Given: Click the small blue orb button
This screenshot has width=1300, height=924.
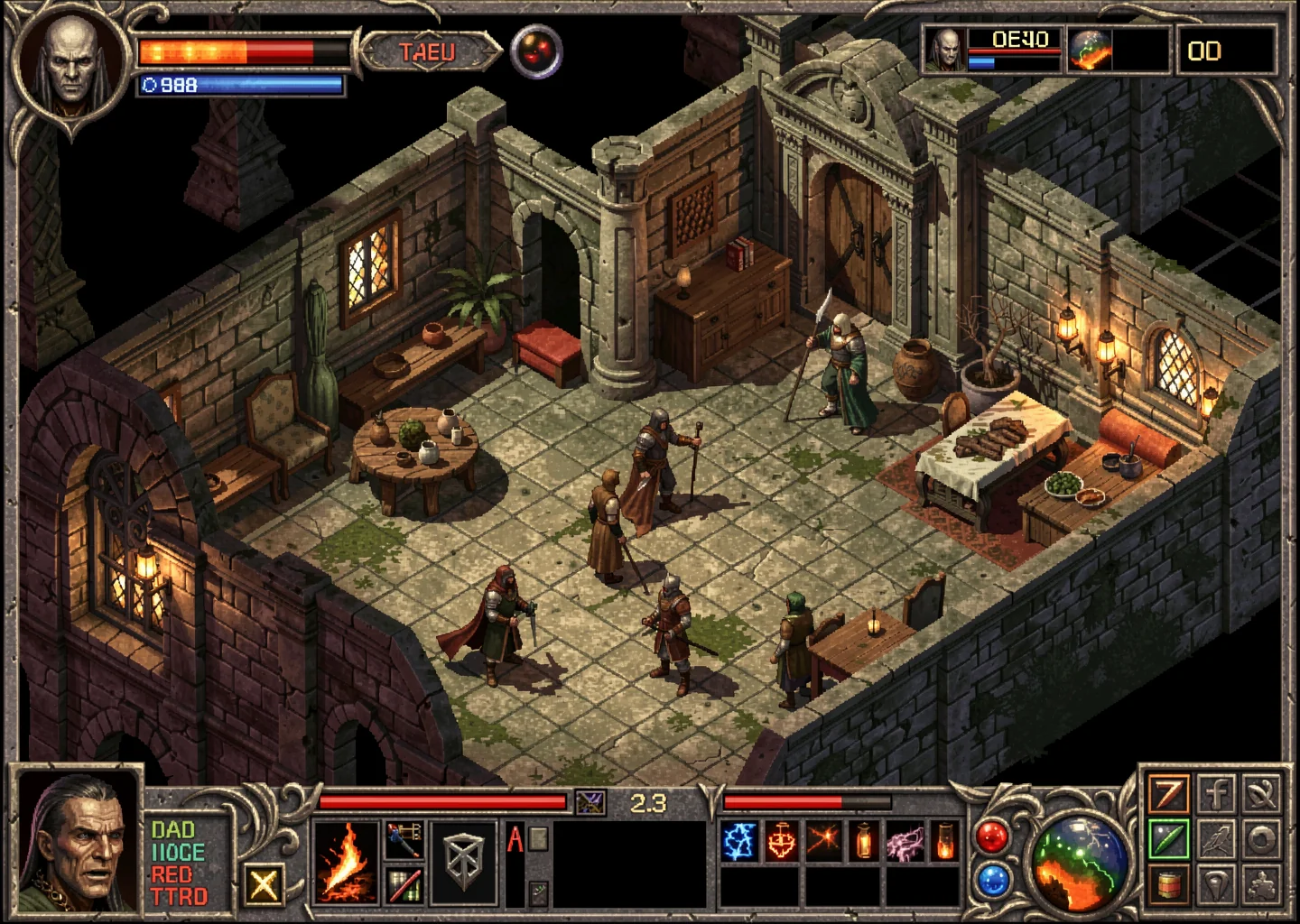Looking at the screenshot, I should tap(991, 879).
